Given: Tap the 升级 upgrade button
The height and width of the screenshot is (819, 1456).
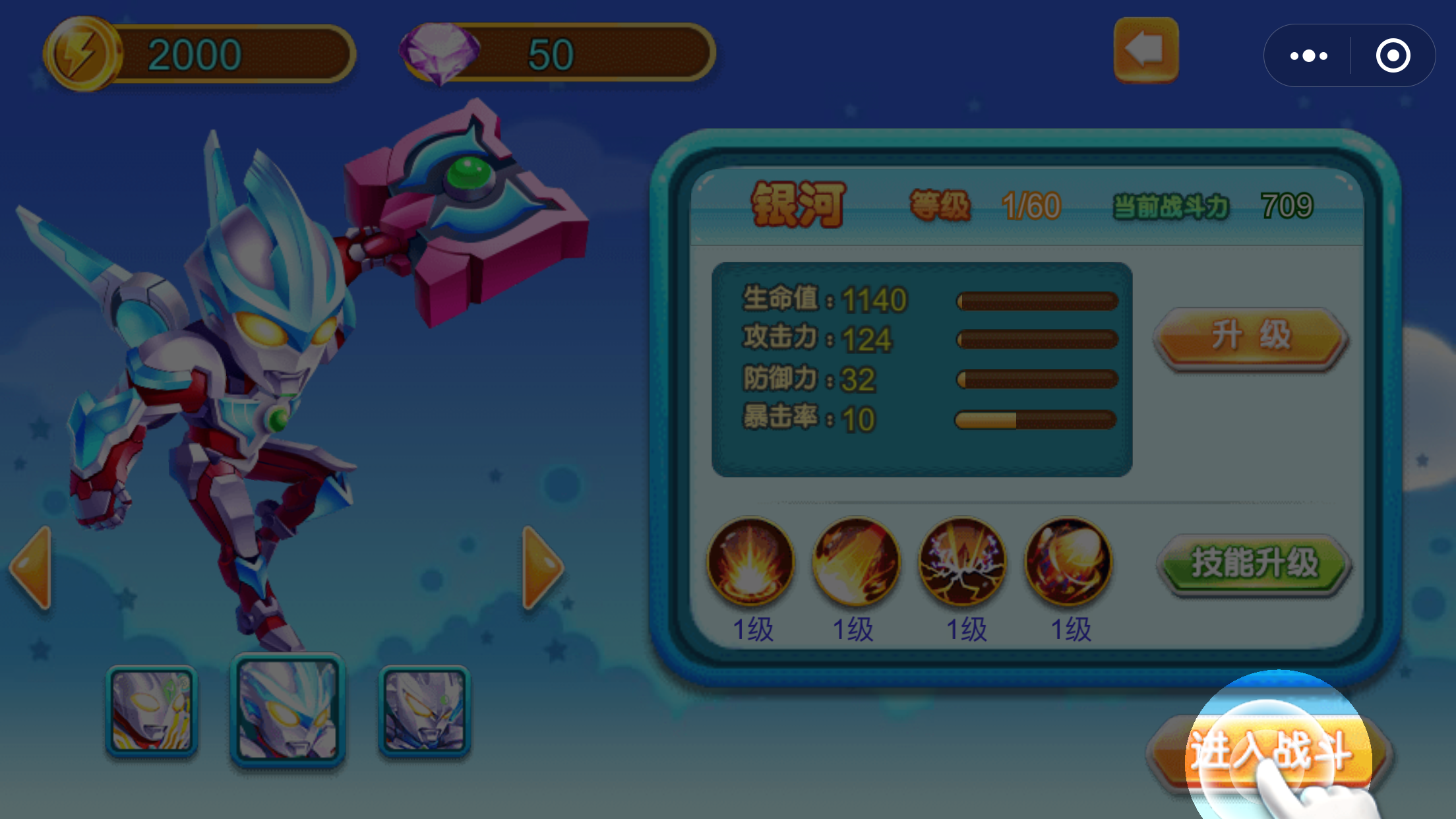Looking at the screenshot, I should (x=1251, y=336).
